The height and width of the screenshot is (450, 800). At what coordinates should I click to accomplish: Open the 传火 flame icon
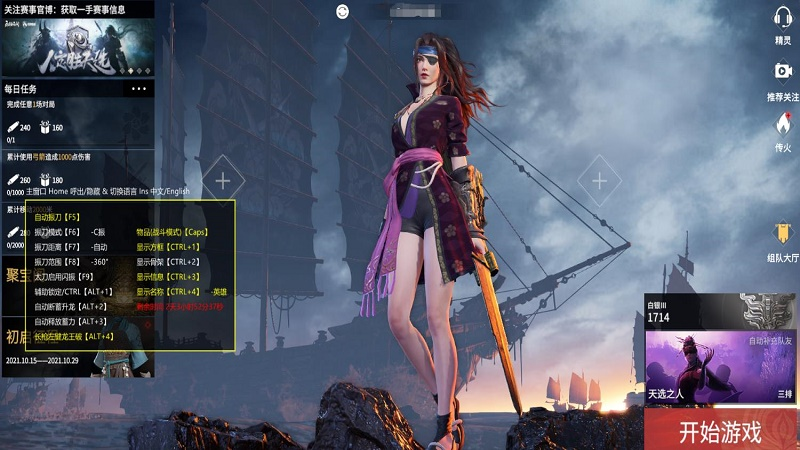coord(783,130)
